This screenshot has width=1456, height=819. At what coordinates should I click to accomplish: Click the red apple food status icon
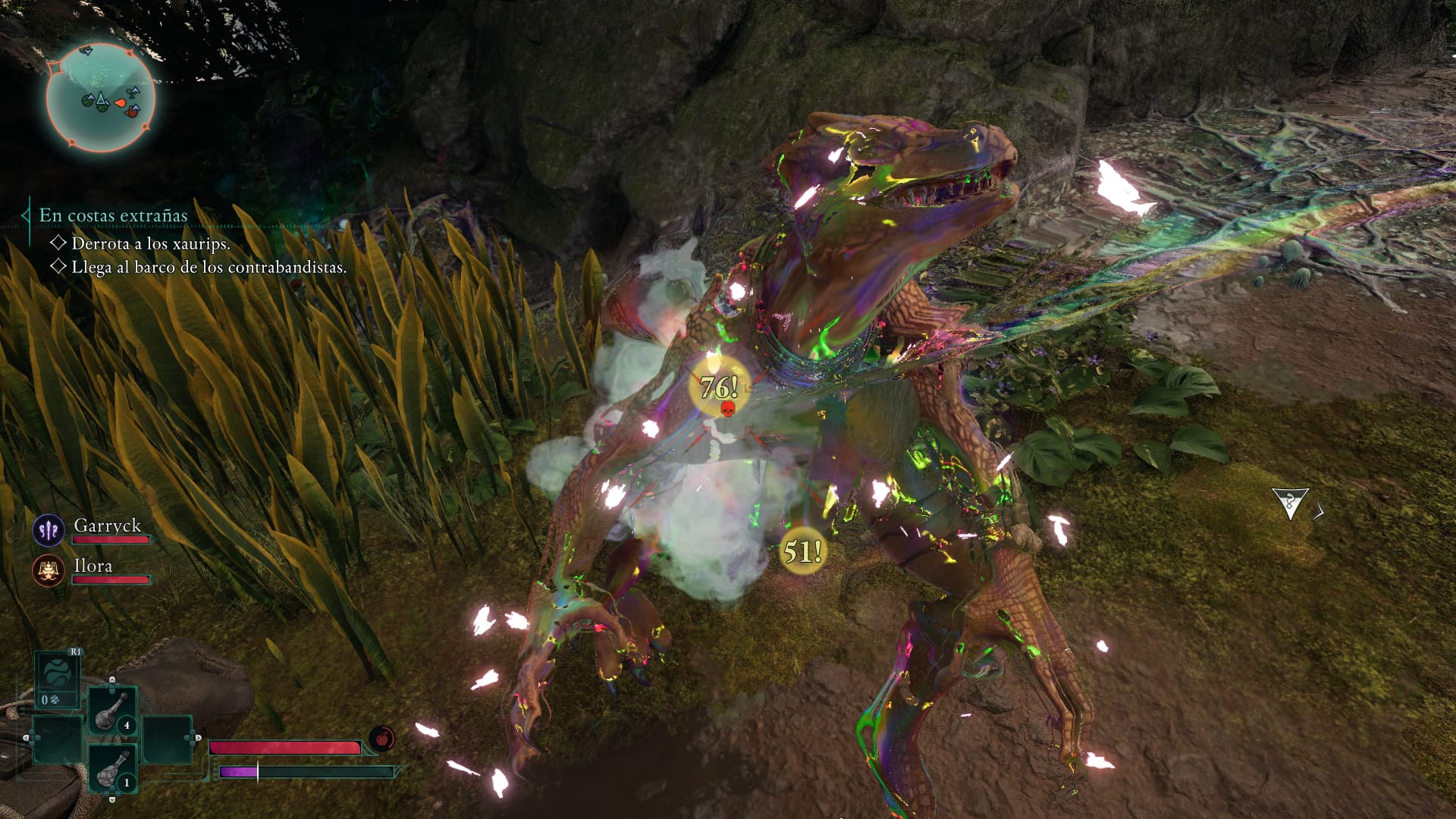click(x=381, y=738)
